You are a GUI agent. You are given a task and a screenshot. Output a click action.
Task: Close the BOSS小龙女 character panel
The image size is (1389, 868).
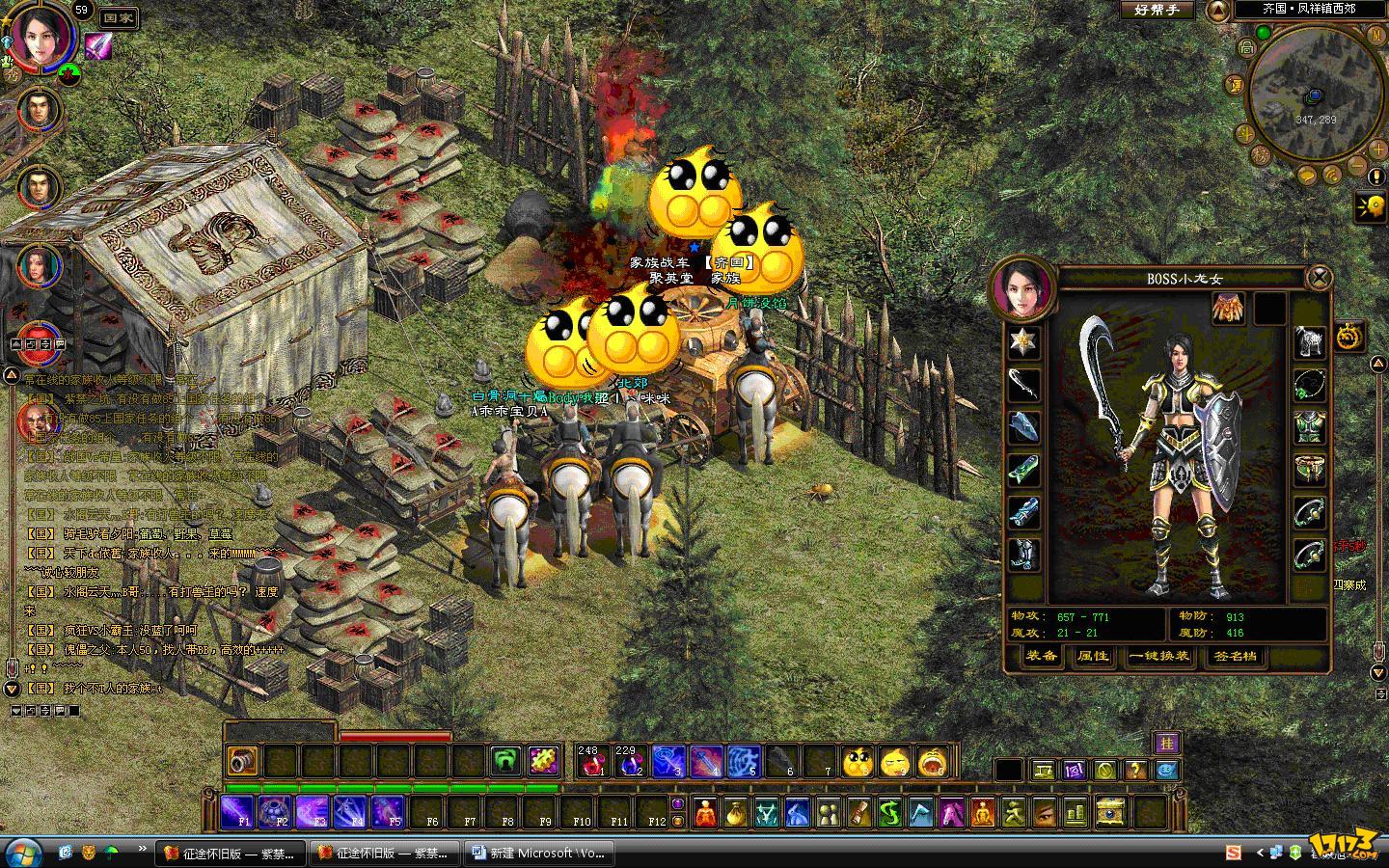click(1318, 279)
